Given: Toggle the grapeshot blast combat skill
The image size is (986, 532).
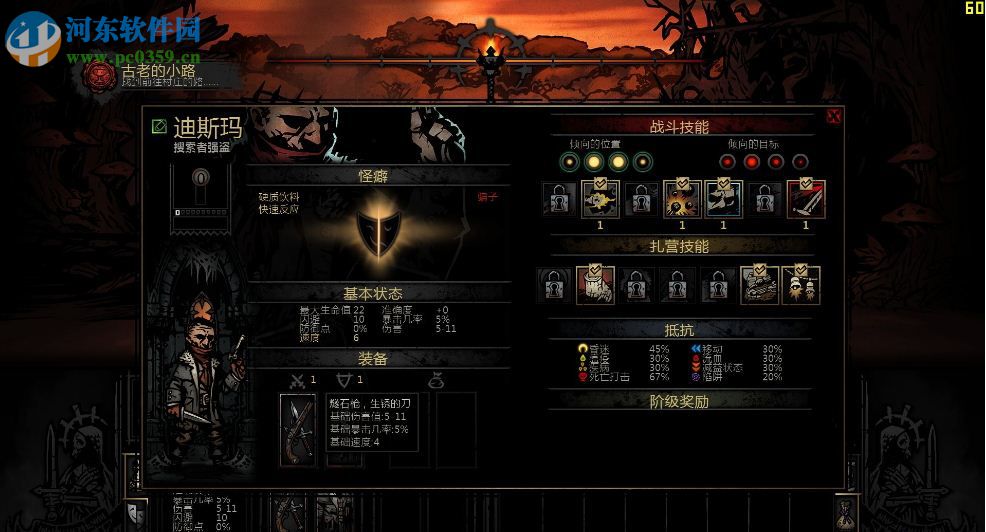Looking at the screenshot, I should click(683, 199).
